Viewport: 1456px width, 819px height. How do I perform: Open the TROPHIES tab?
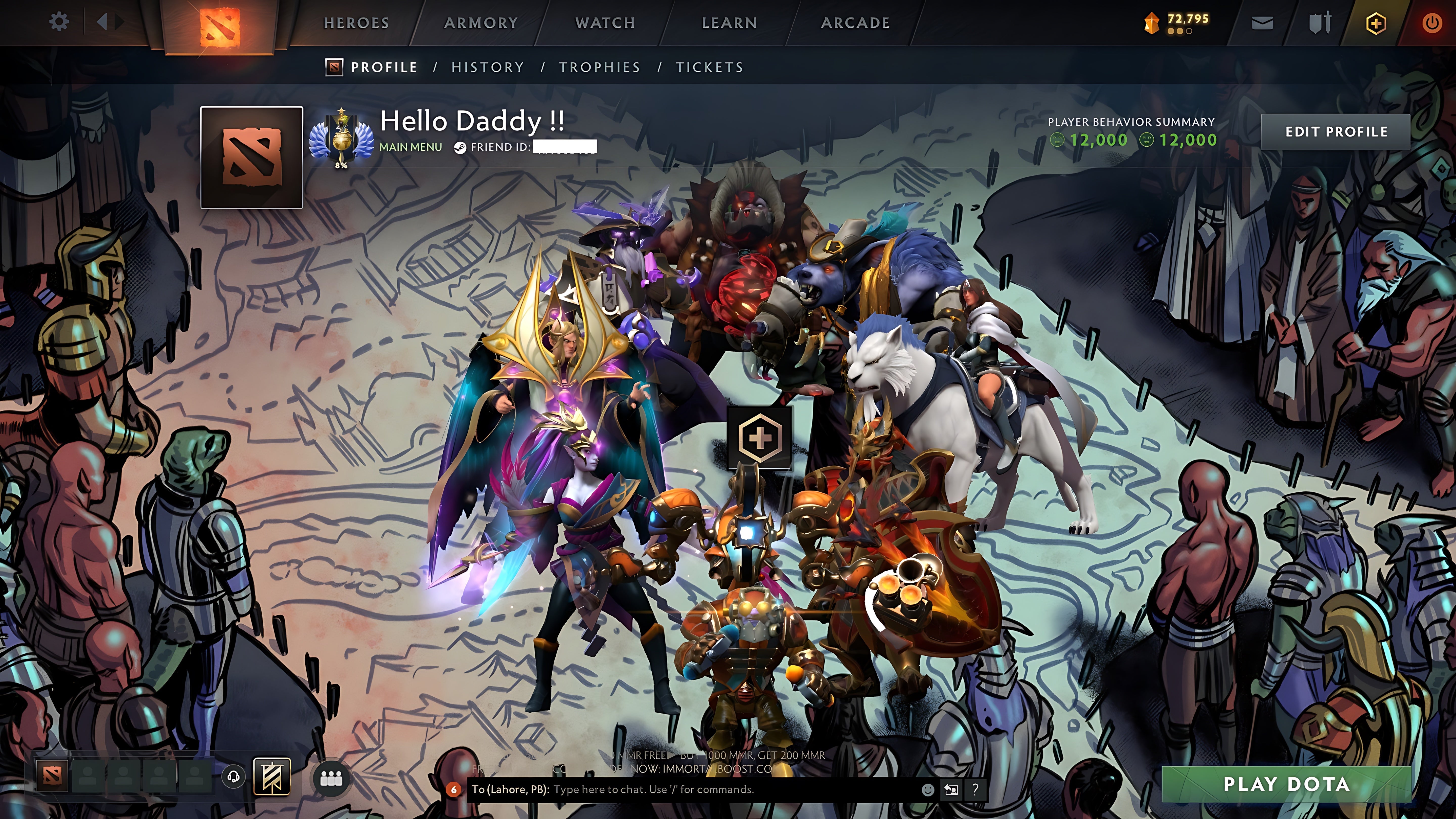600,67
